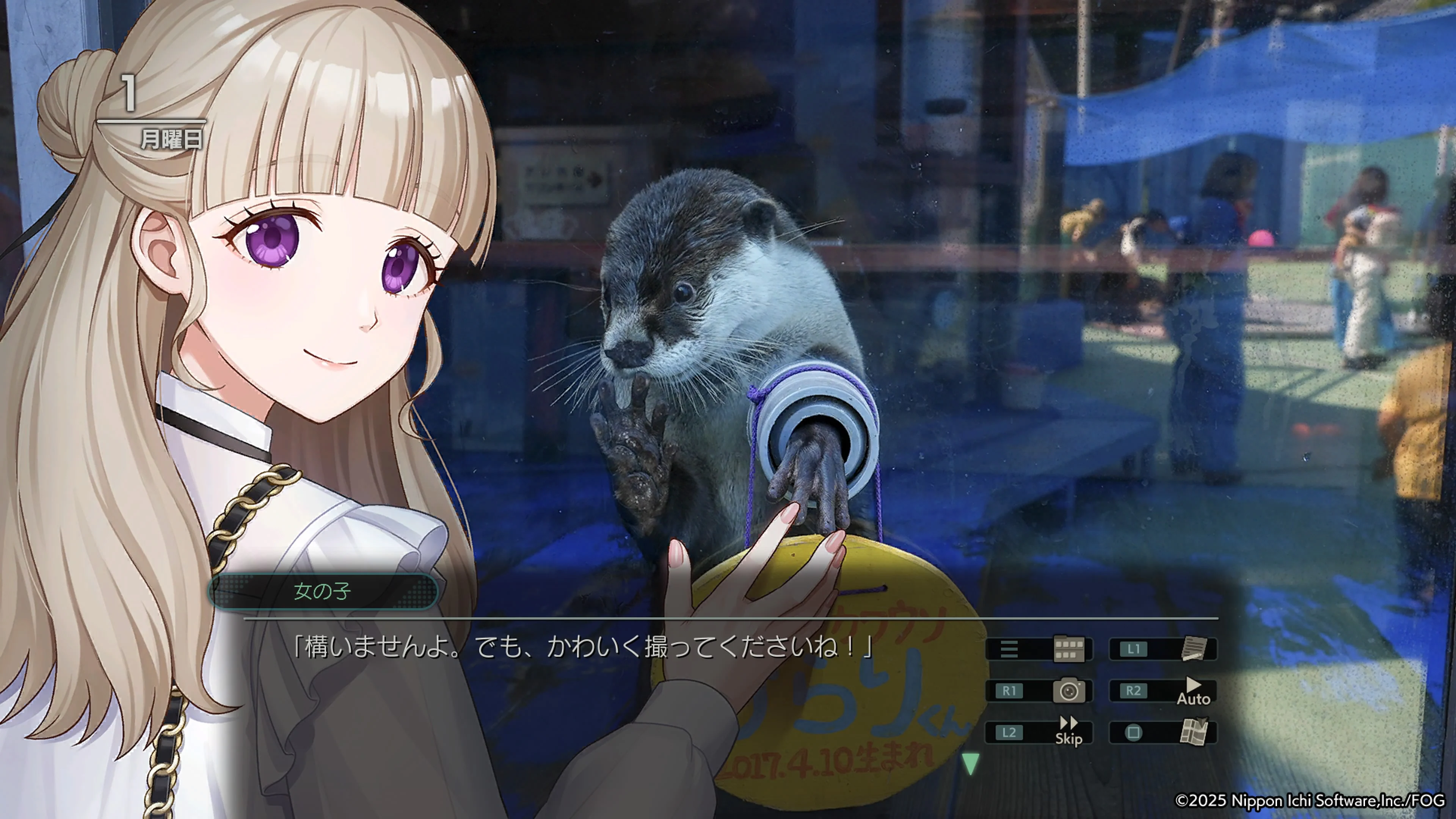Open the map icon beside the square button
1456x819 pixels.
1194,733
